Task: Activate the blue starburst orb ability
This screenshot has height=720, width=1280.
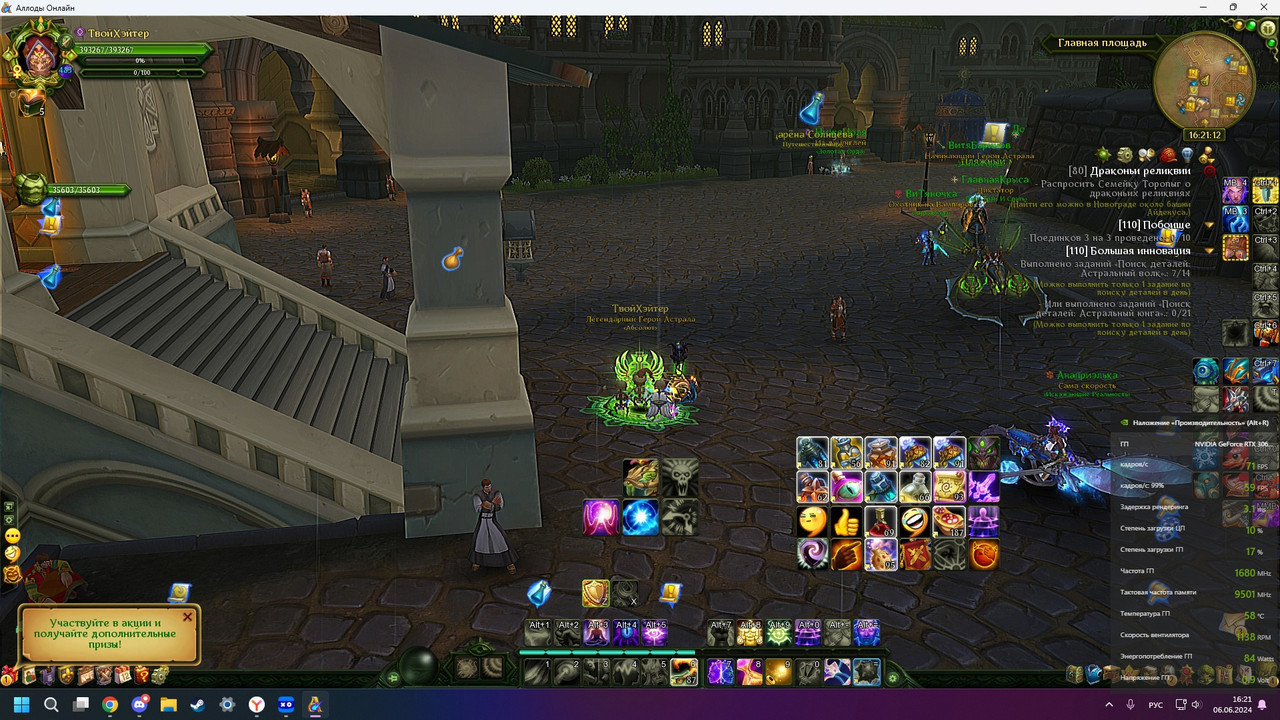Action: pos(640,517)
